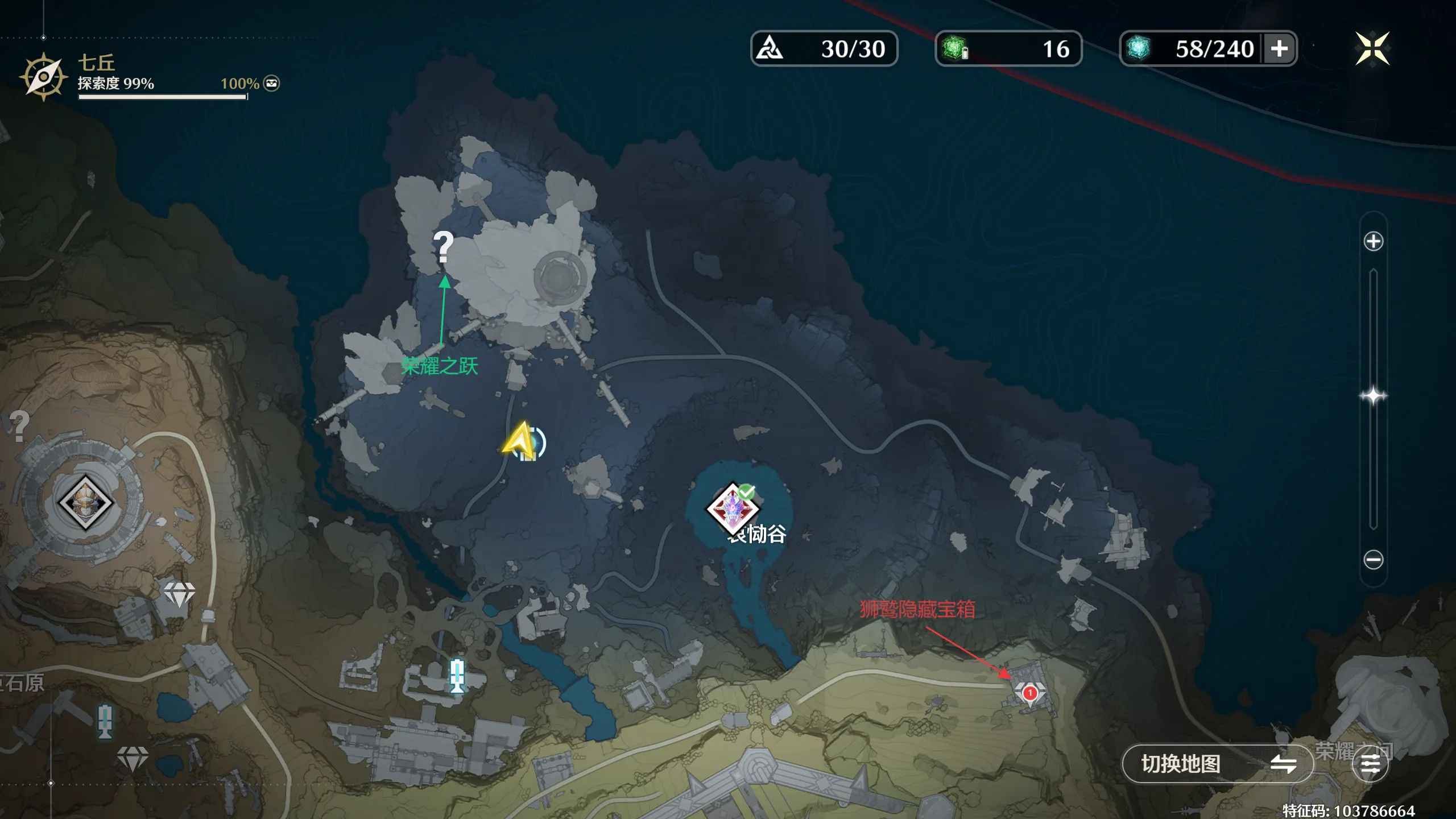Image resolution: width=1456 pixels, height=819 pixels.
Task: Close the map screen
Action: pos(1372,49)
